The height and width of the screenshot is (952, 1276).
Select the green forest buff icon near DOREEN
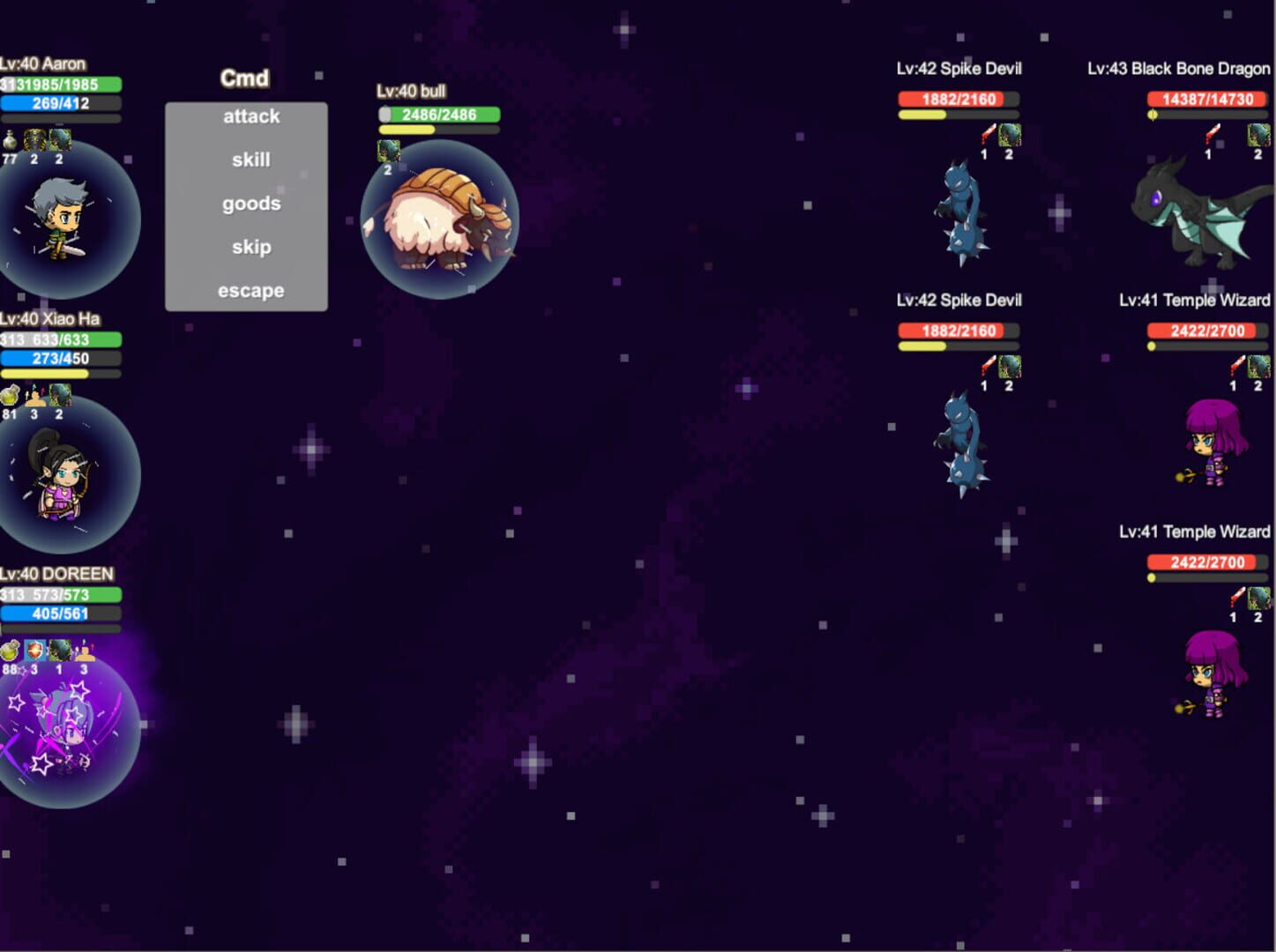point(59,651)
